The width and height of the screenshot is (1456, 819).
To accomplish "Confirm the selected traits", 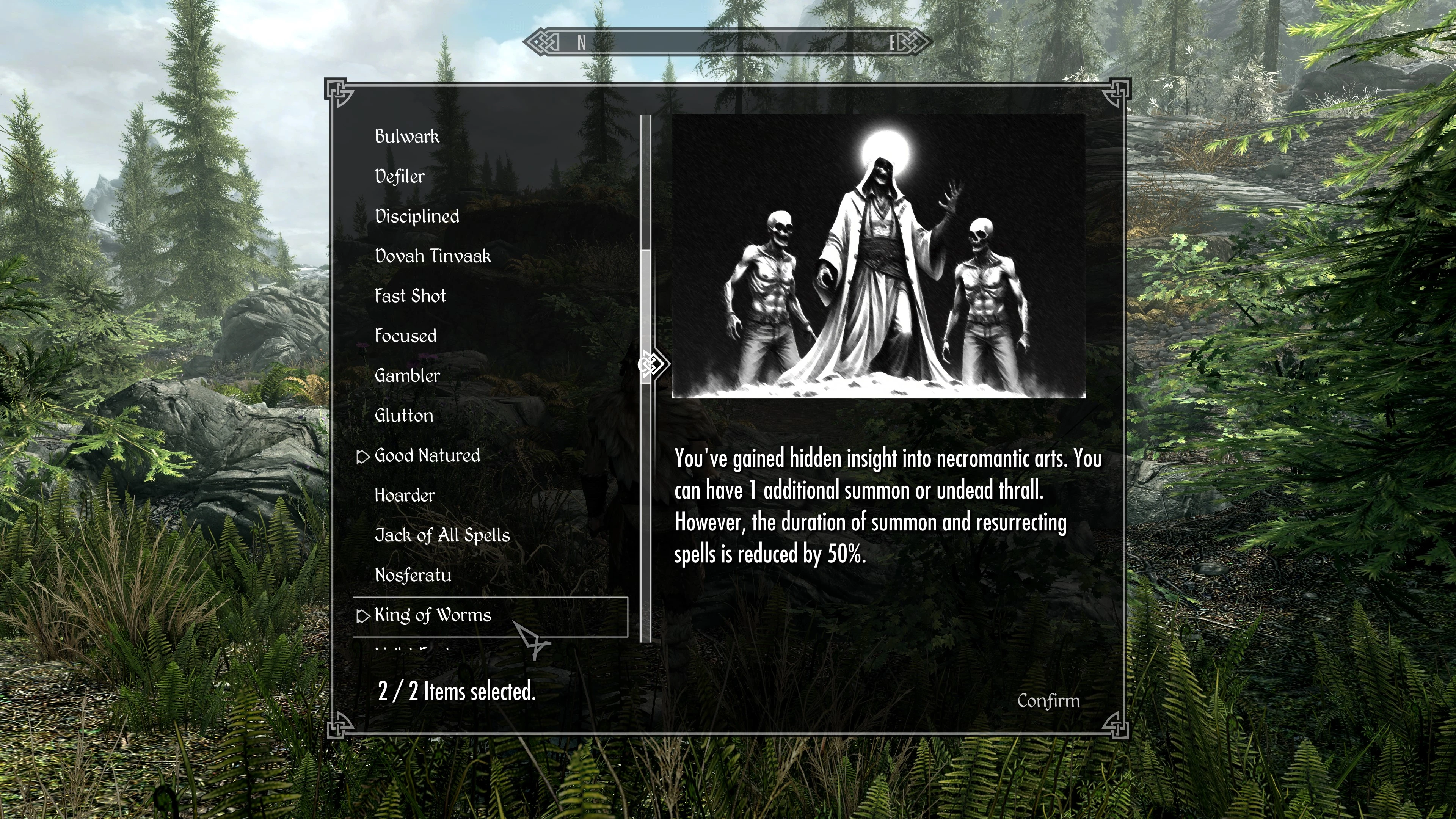I will [1048, 701].
